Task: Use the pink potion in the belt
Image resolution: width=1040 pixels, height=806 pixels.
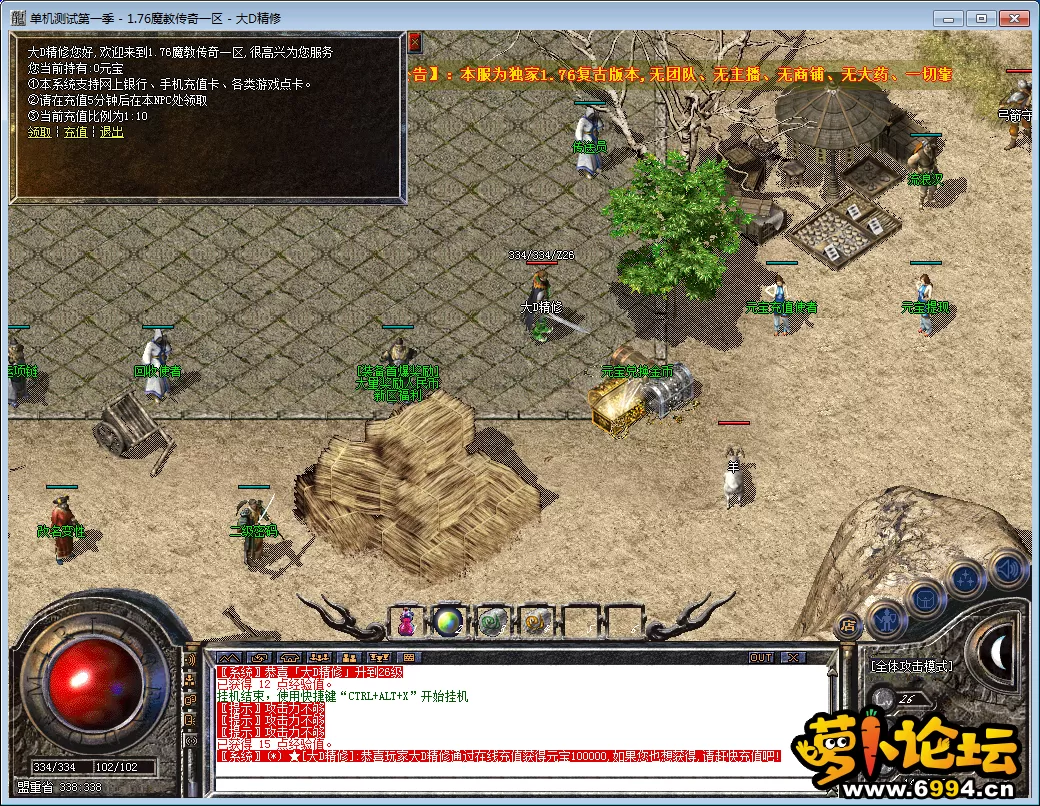Action: pyautogui.click(x=408, y=621)
